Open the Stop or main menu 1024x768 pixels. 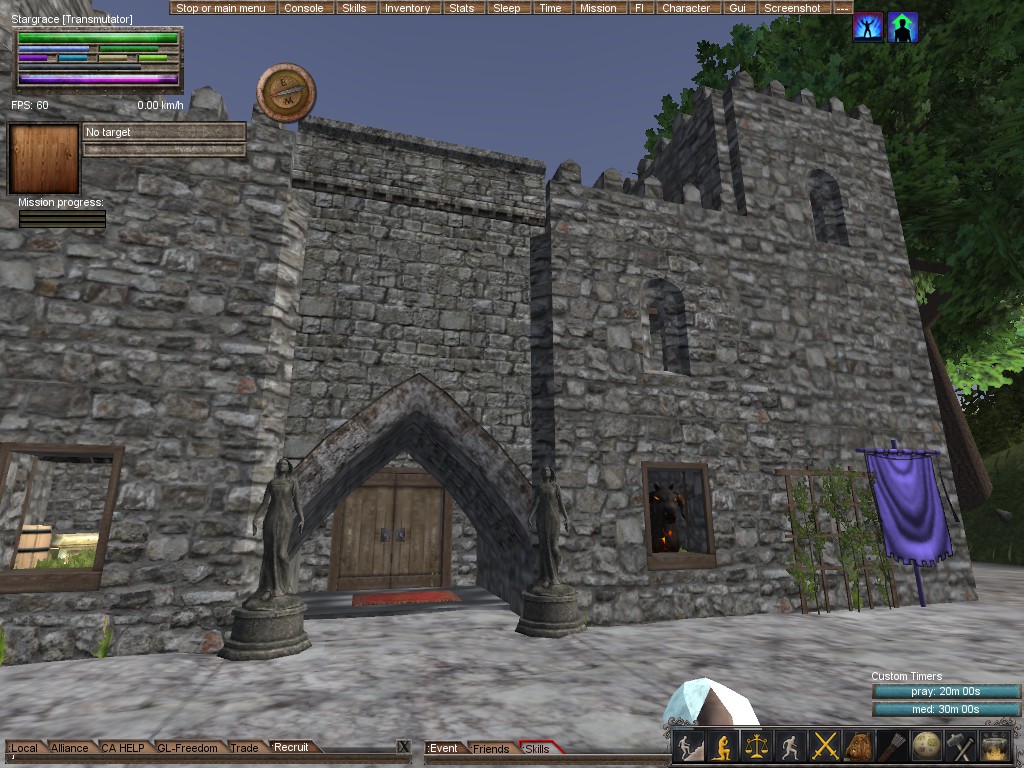(x=221, y=8)
